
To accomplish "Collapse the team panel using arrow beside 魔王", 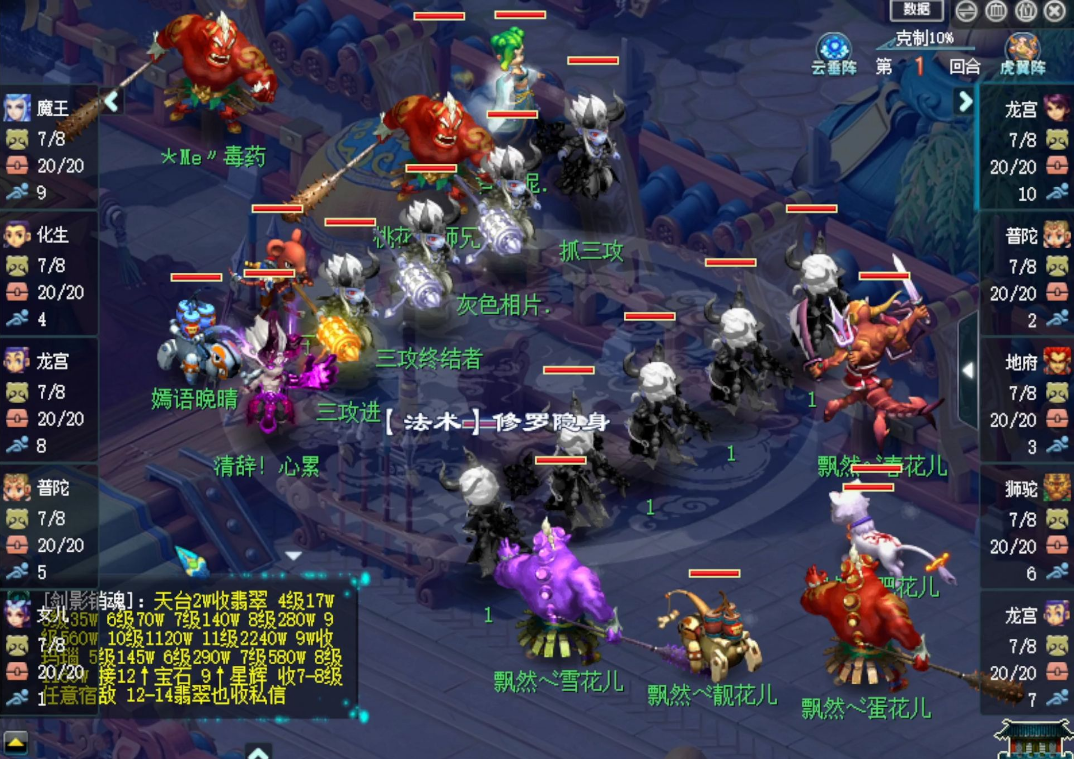I will pyautogui.click(x=111, y=101).
